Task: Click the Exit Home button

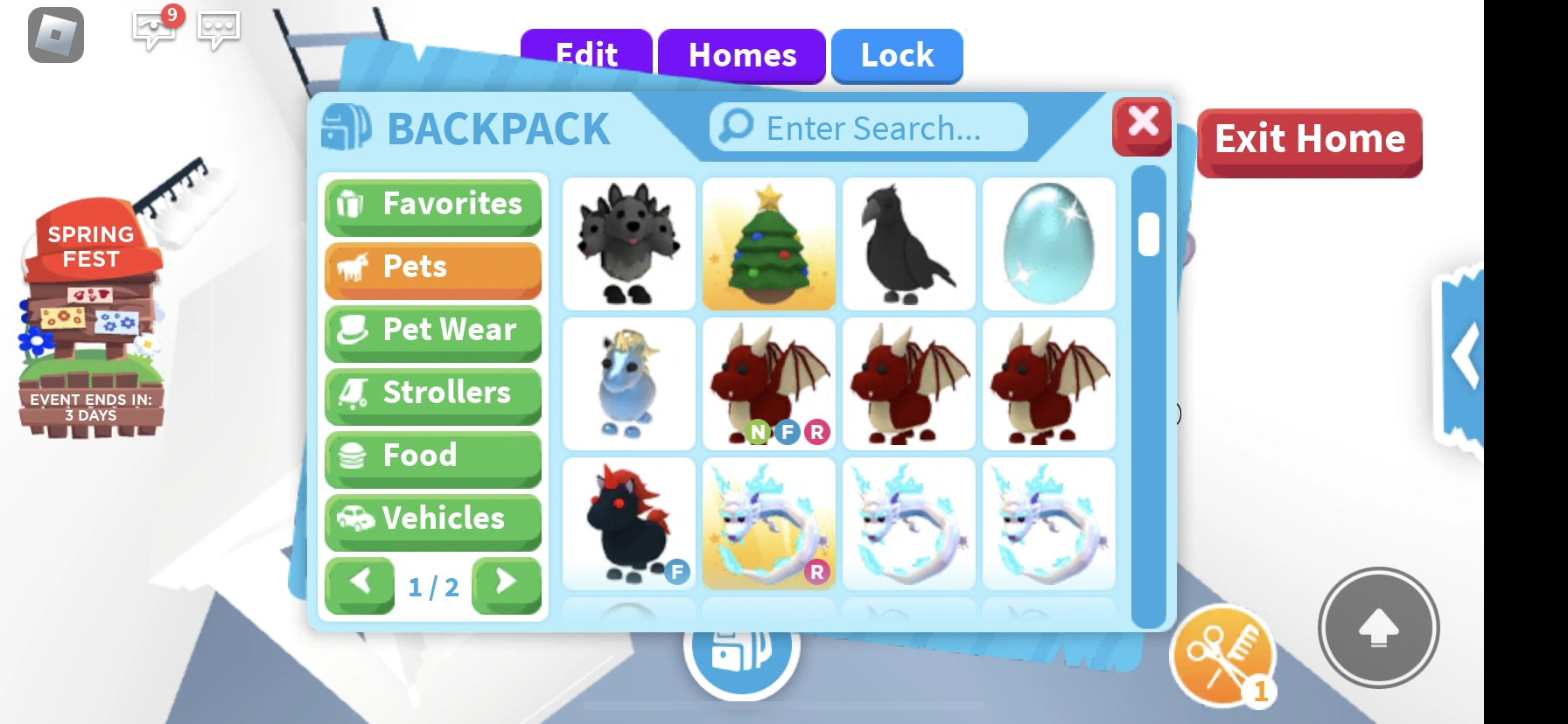Action: point(1308,138)
